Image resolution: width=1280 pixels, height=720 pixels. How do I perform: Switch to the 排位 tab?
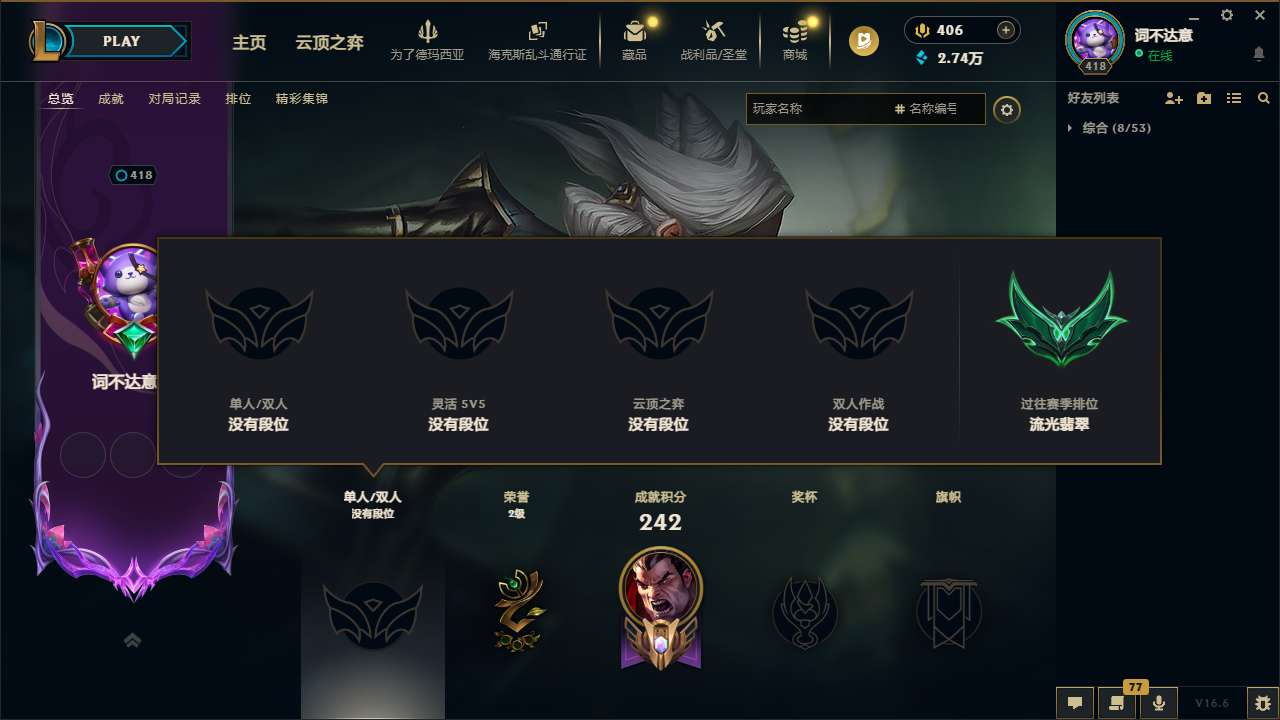click(238, 99)
